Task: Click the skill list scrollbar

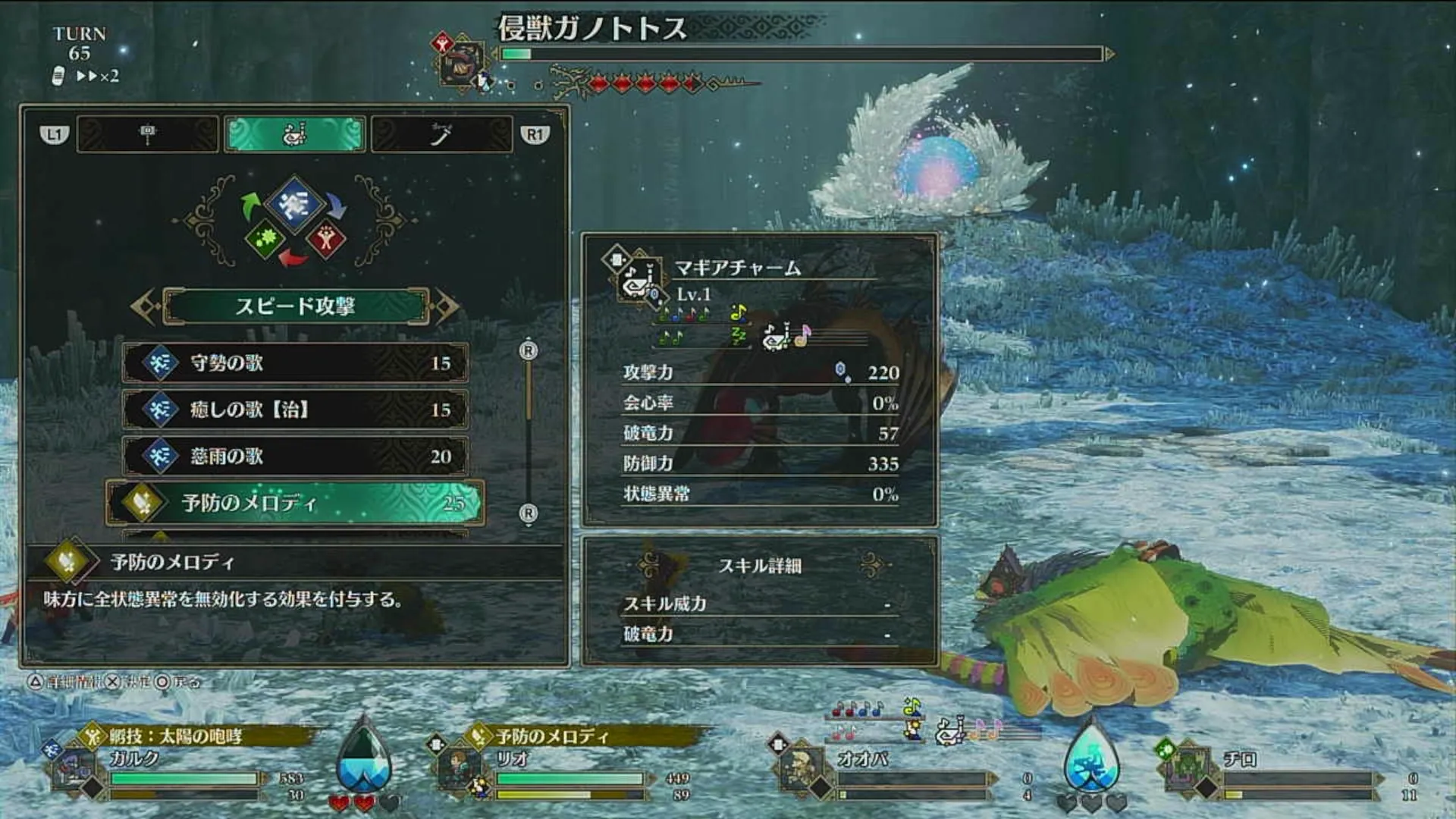Action: pos(529,431)
